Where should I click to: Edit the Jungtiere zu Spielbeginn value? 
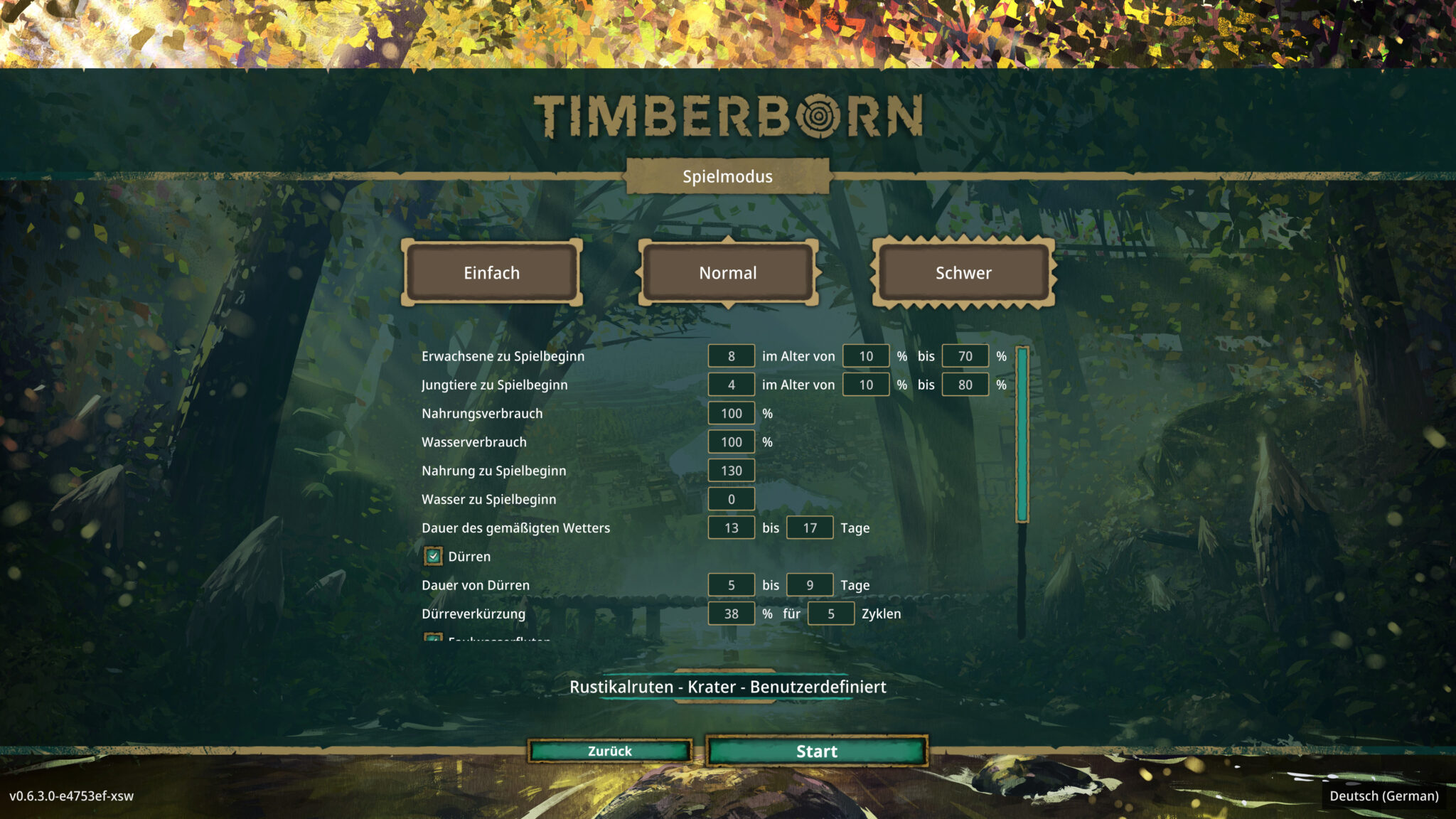pyautogui.click(x=731, y=384)
